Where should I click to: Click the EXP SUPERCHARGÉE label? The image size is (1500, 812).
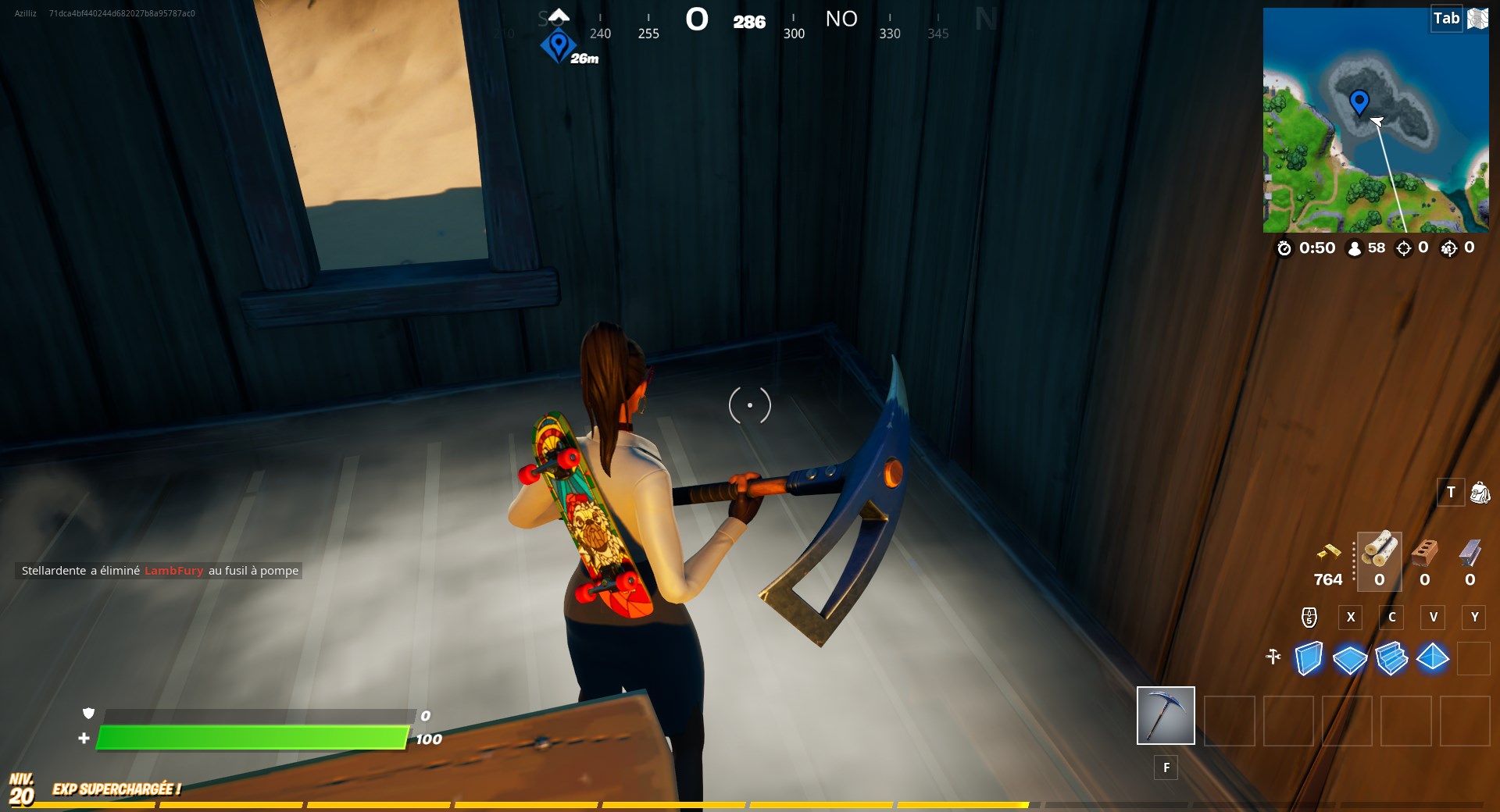116,789
